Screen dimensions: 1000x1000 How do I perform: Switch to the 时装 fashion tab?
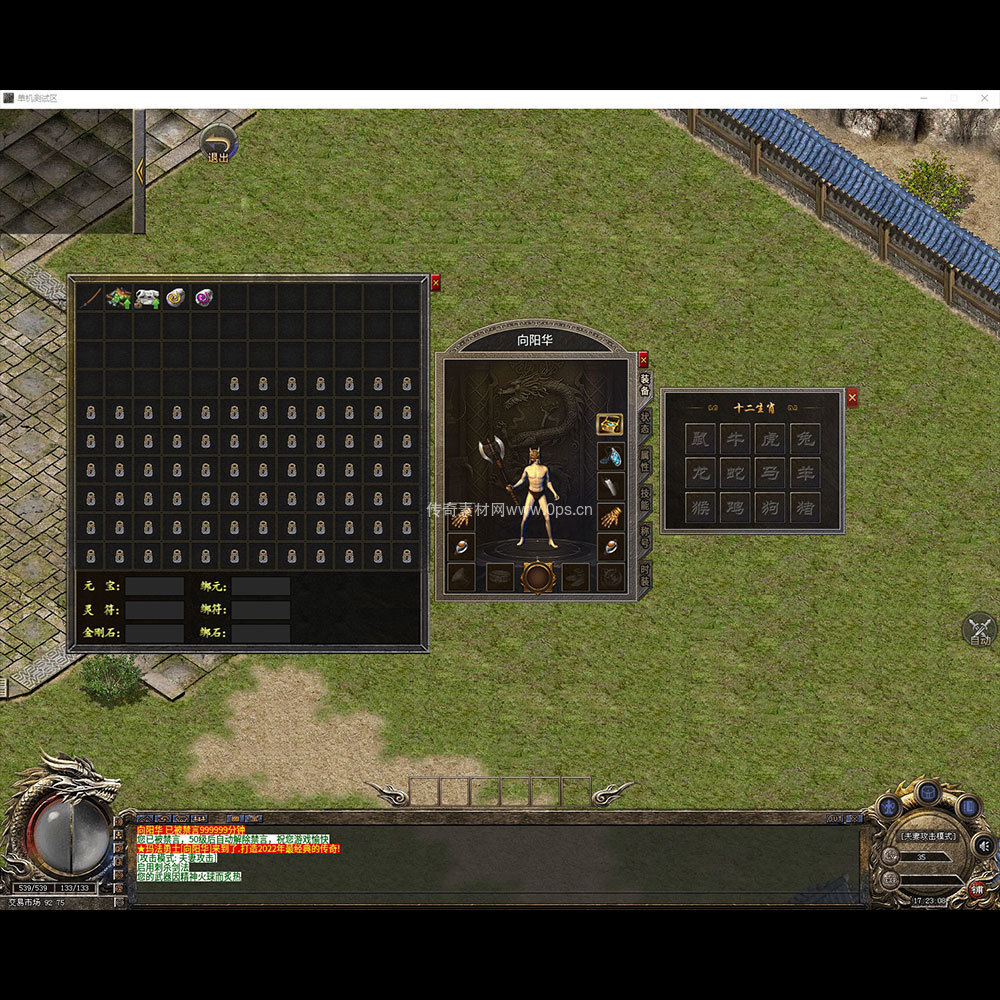pyautogui.click(x=646, y=574)
